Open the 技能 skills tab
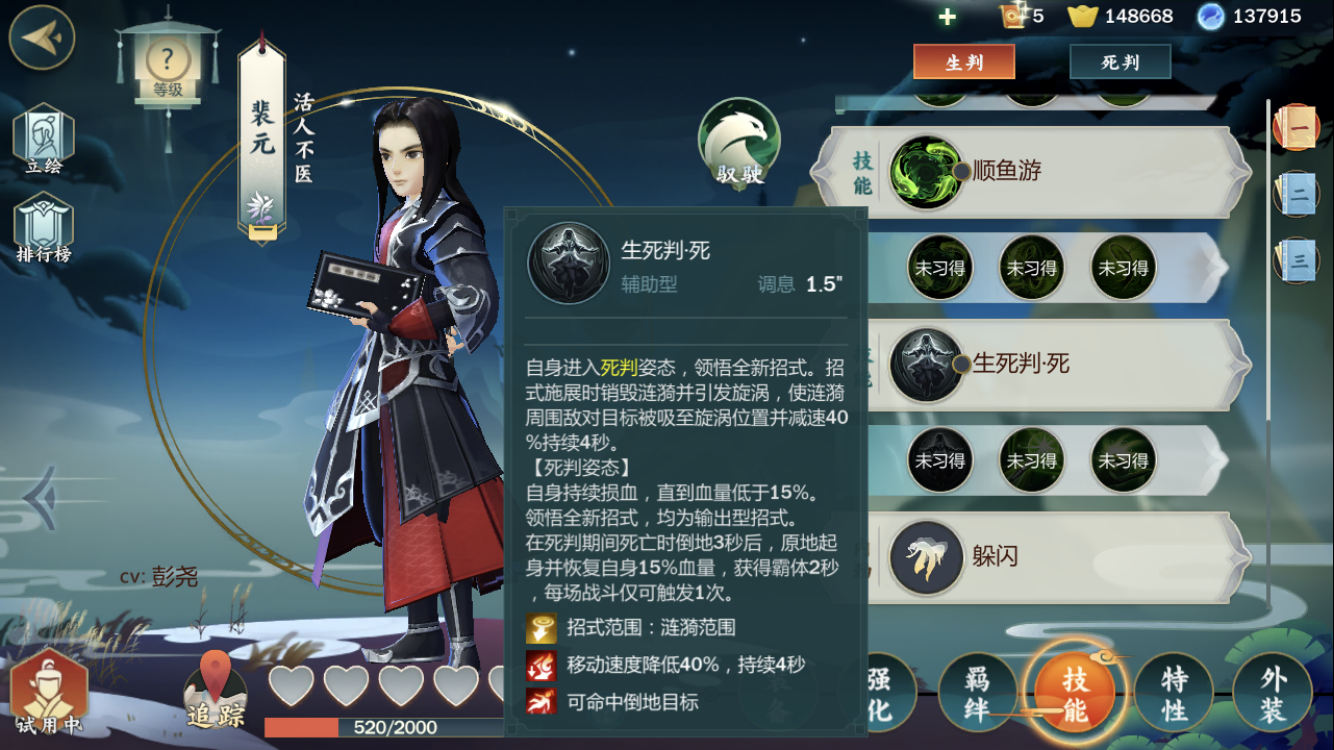This screenshot has height=750, width=1334. coord(1075,695)
